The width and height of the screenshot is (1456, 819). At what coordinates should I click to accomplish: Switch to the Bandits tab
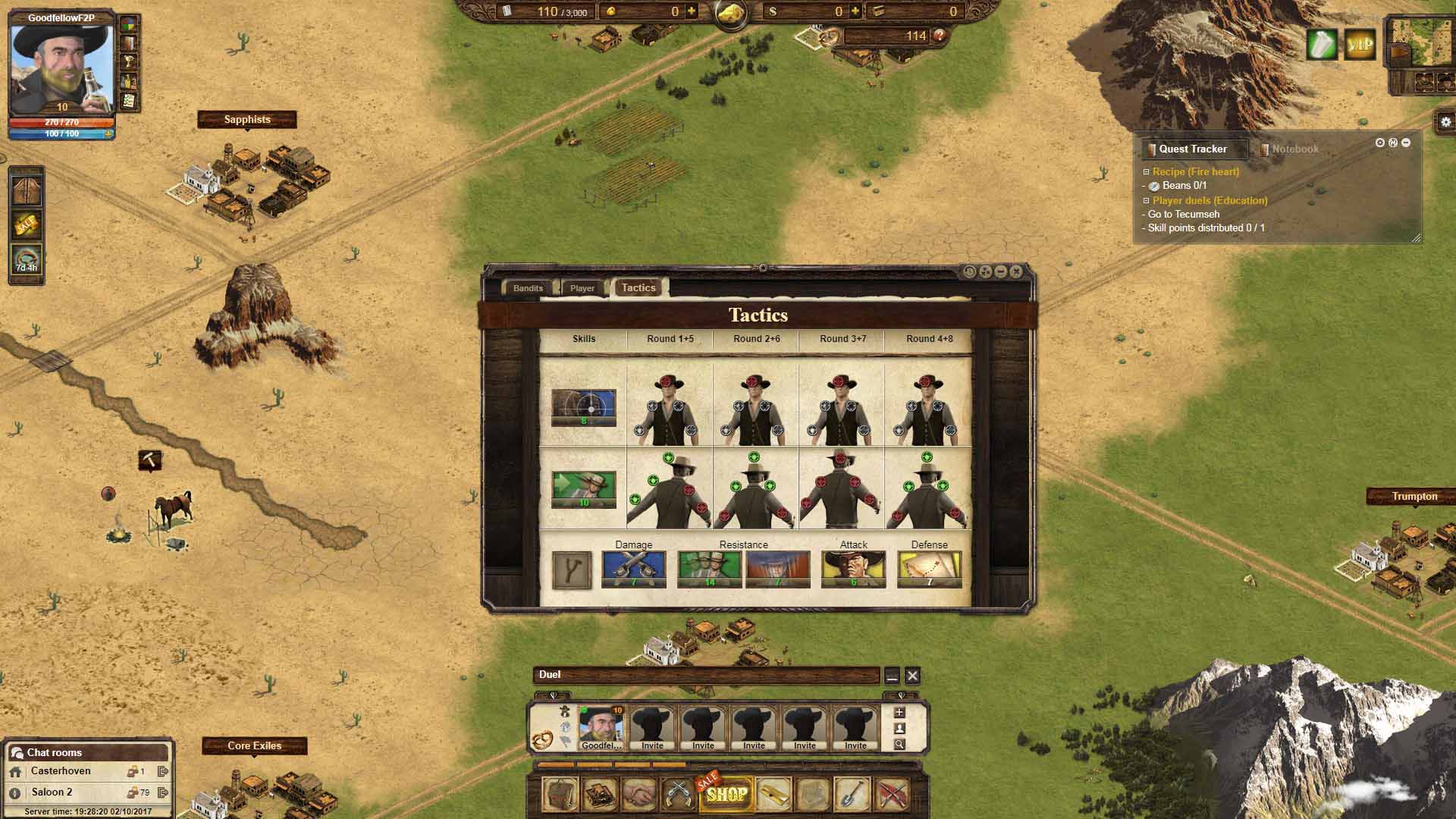coord(528,288)
